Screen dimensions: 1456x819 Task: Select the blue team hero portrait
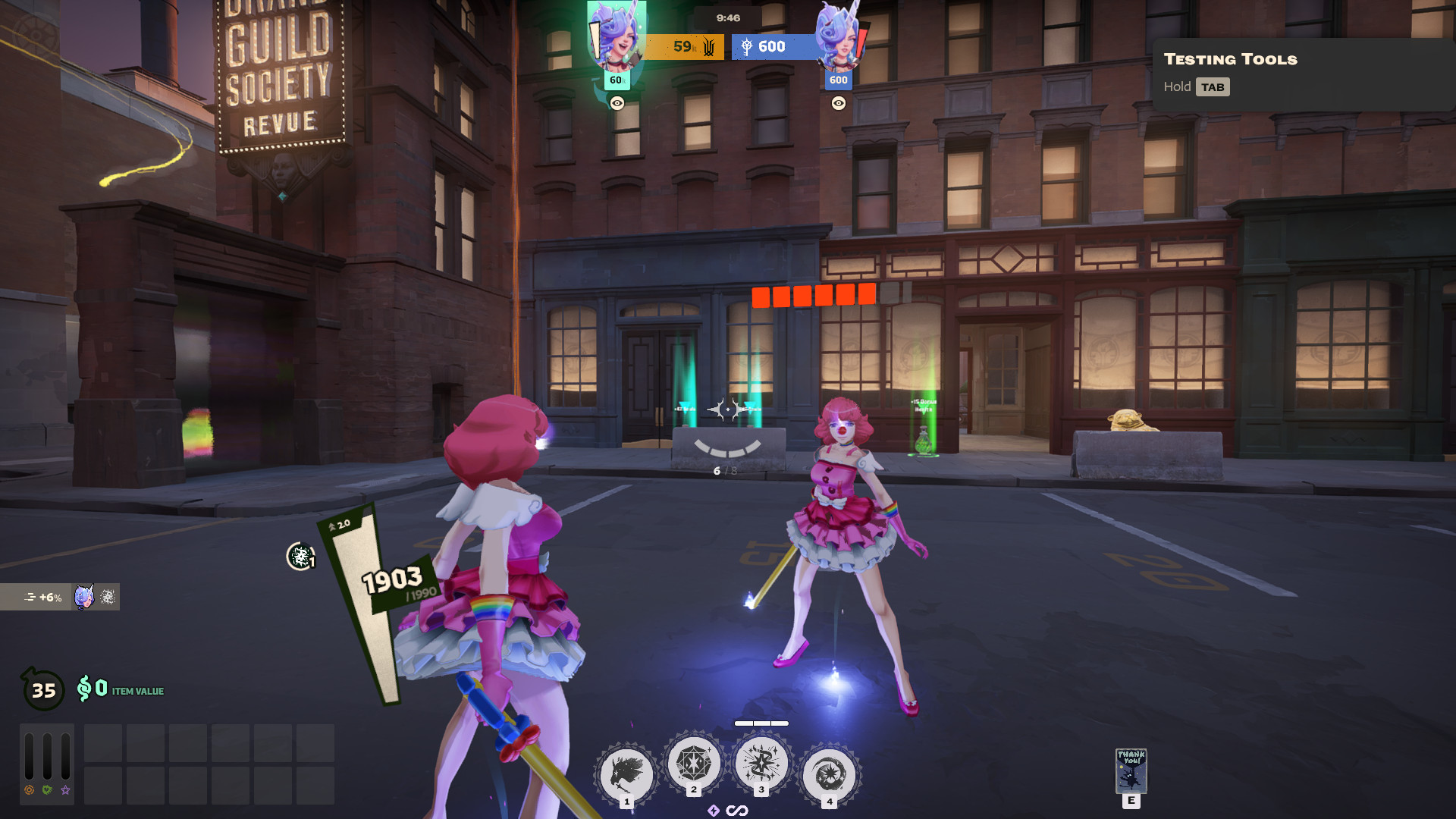tap(838, 36)
